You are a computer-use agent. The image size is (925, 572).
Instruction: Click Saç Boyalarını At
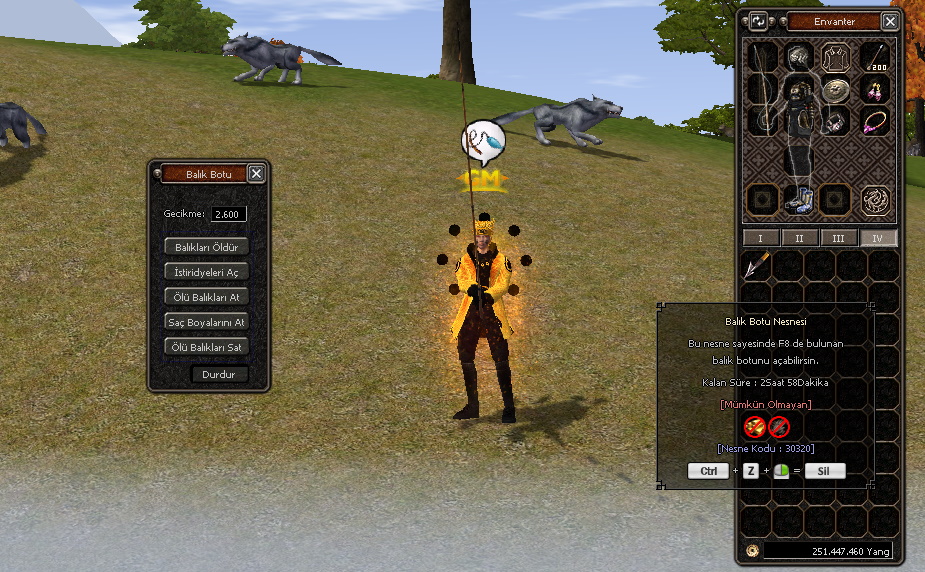206,322
